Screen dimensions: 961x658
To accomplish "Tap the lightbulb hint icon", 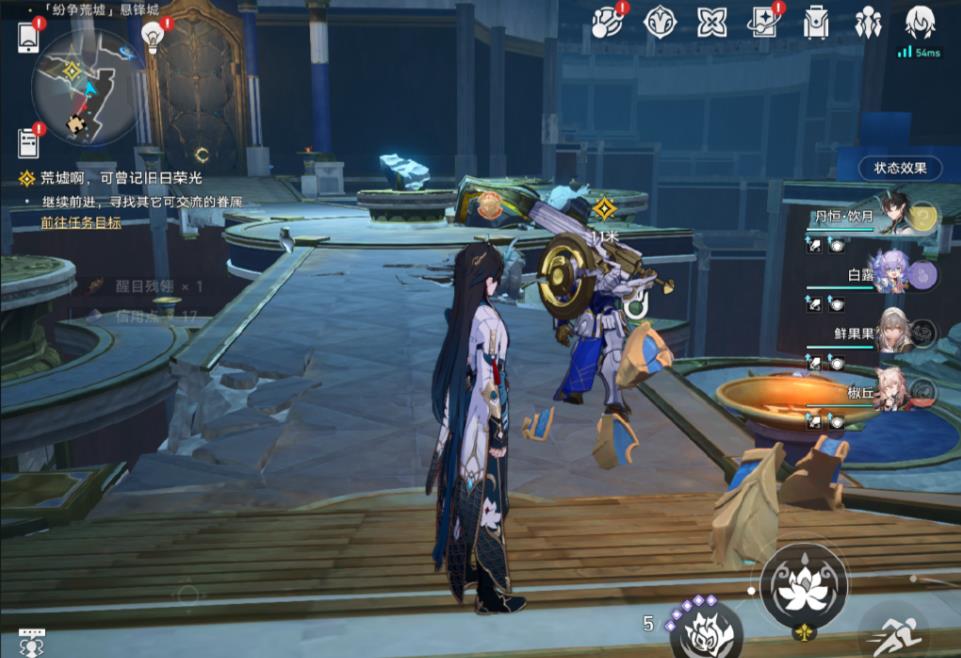I will pyautogui.click(x=153, y=36).
